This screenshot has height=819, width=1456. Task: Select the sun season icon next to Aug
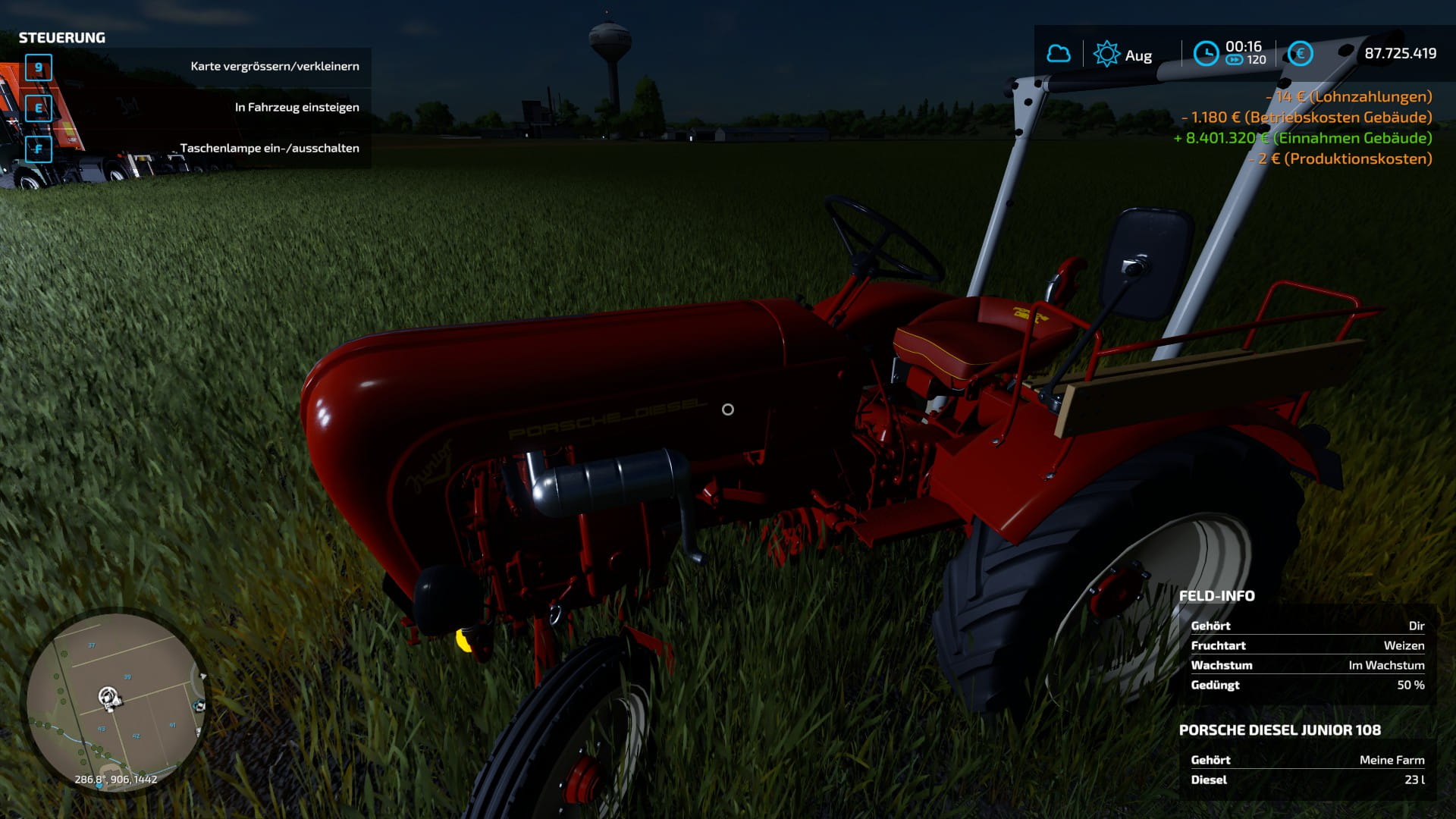pyautogui.click(x=1106, y=54)
